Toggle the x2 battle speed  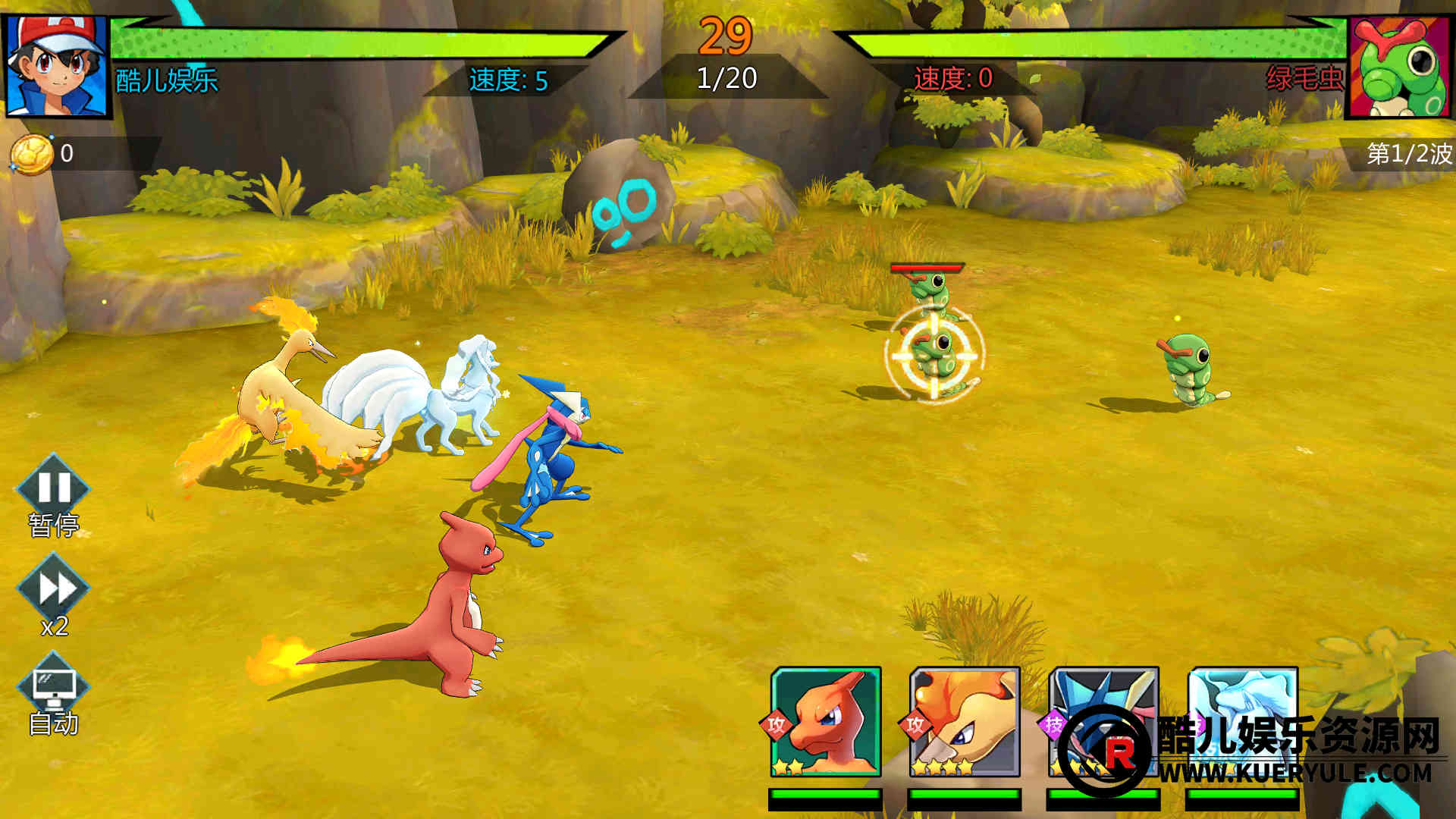[x=53, y=590]
